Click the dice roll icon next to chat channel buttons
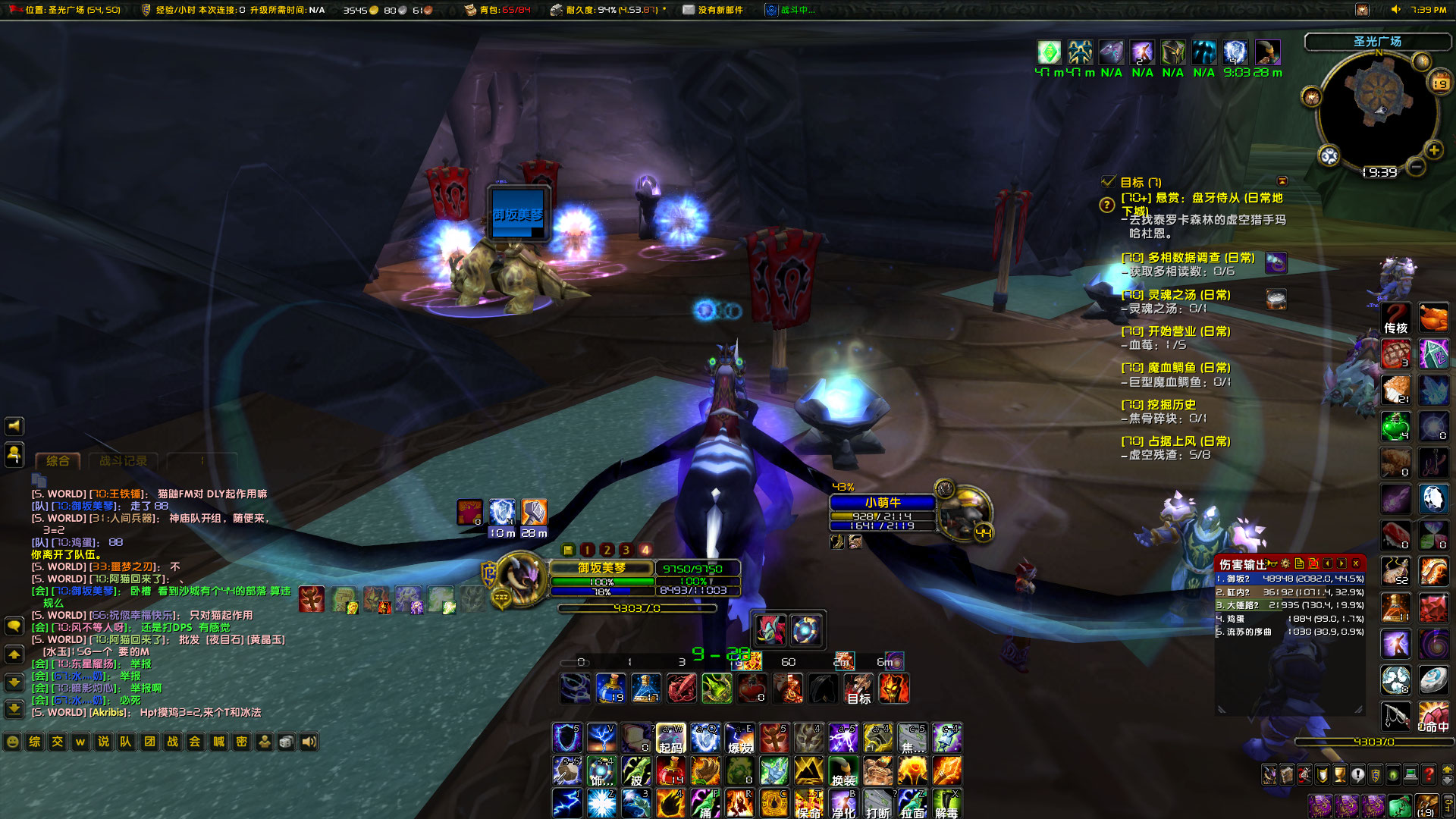 click(x=288, y=742)
